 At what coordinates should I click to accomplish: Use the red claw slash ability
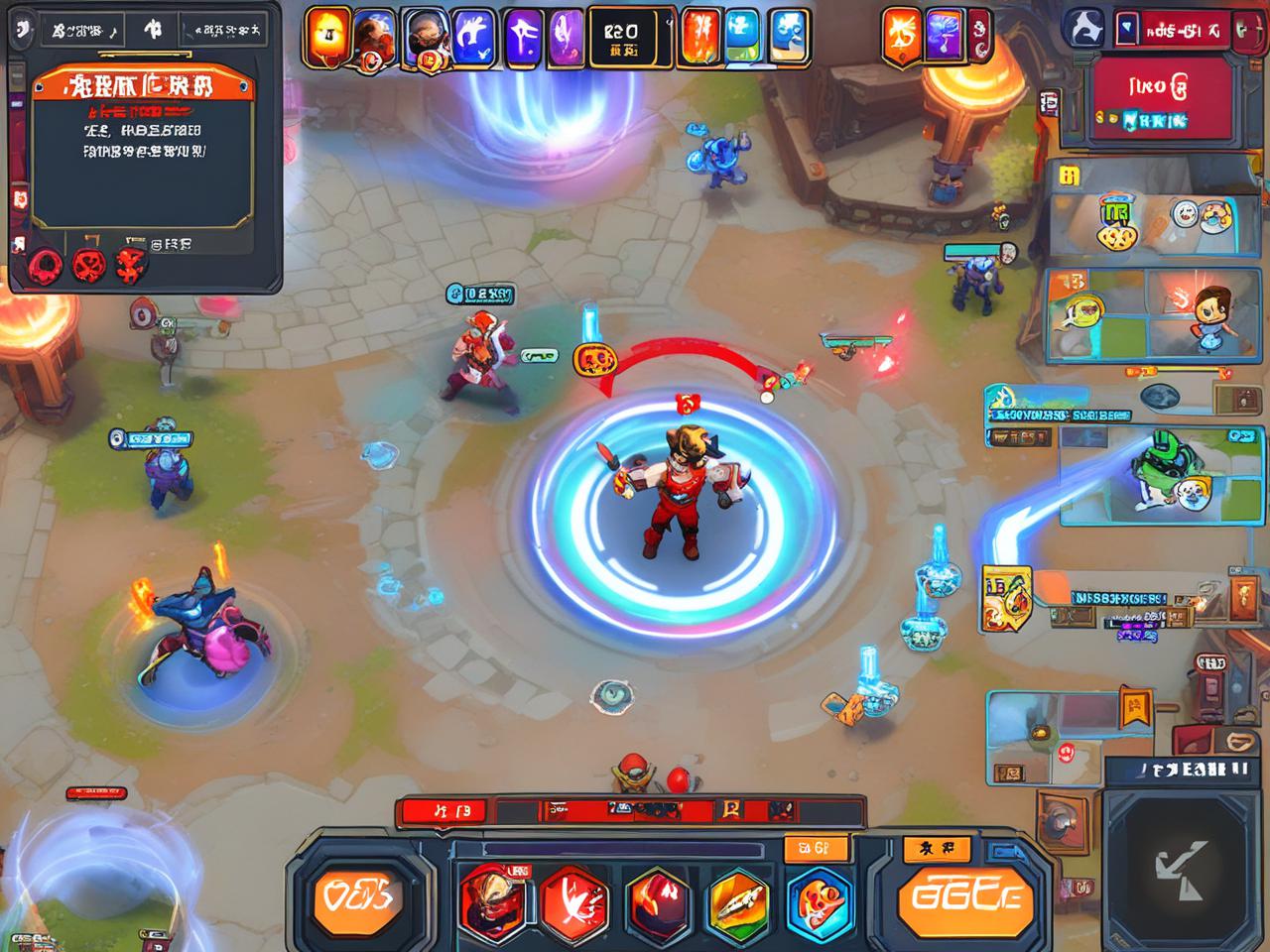coord(573,897)
